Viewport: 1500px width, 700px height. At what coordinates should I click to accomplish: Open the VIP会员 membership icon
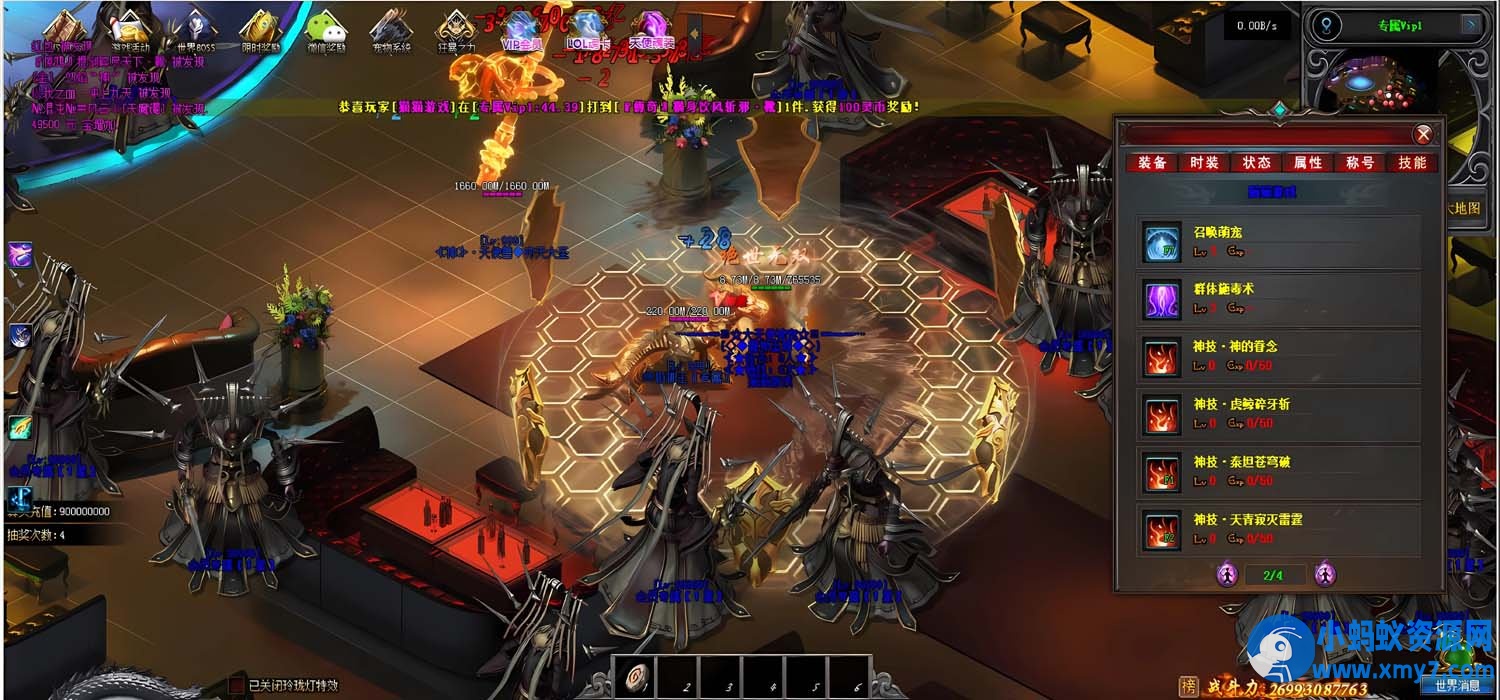pyautogui.click(x=519, y=30)
